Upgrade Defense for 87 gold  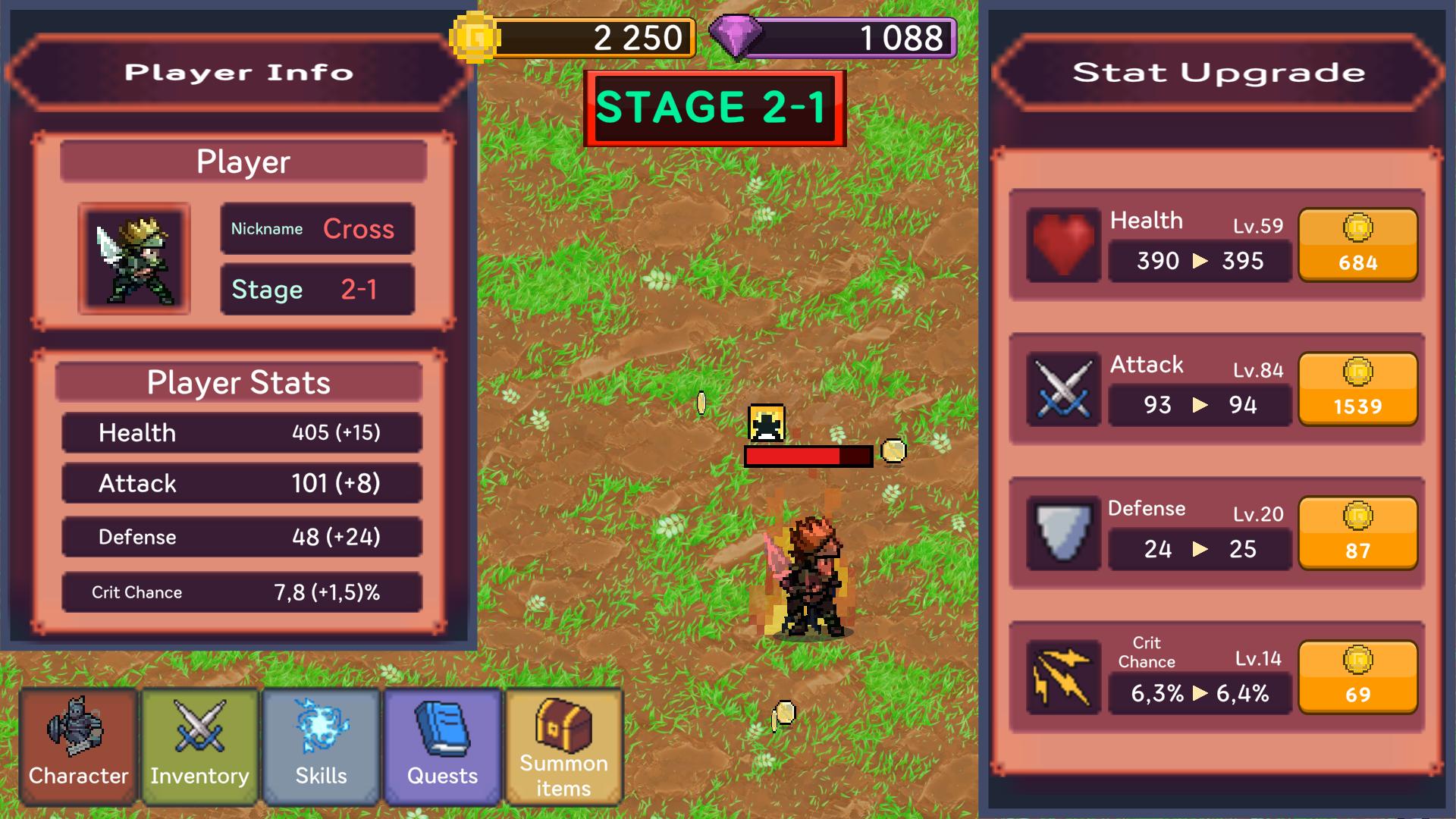[1357, 533]
